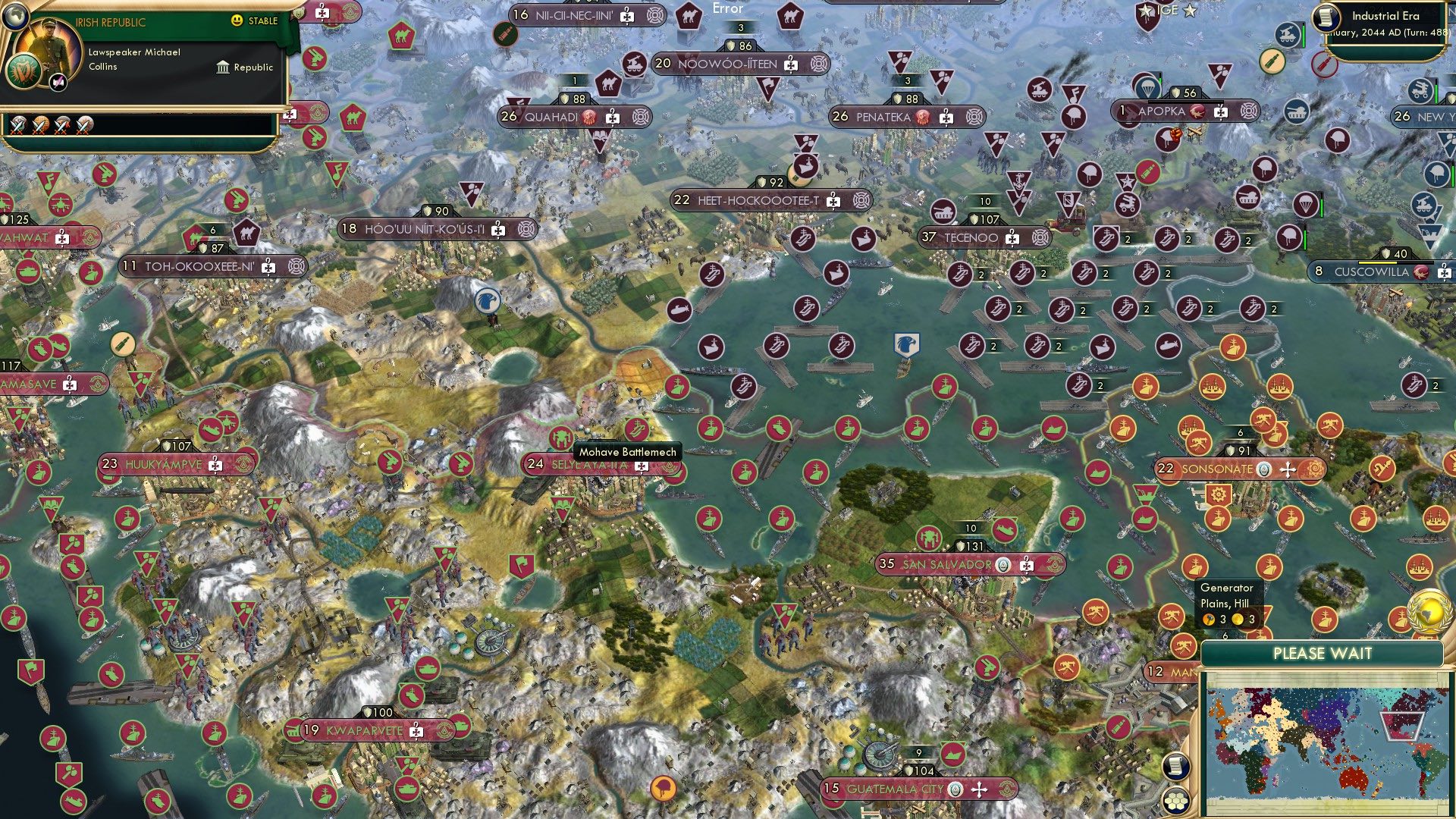Image resolution: width=1456 pixels, height=819 pixels.
Task: Click the mobile SAM unit icon below the era panel
Action: click(x=1288, y=35)
